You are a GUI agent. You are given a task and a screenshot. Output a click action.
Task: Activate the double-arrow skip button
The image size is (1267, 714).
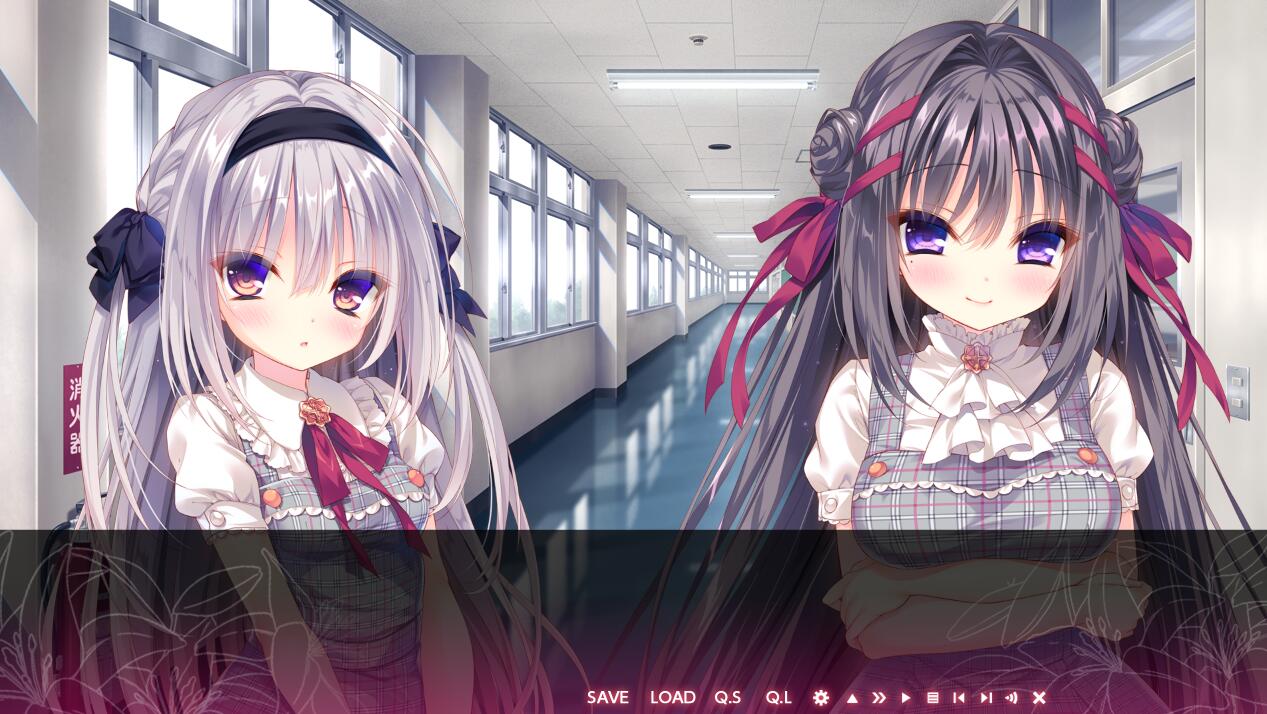coord(879,698)
